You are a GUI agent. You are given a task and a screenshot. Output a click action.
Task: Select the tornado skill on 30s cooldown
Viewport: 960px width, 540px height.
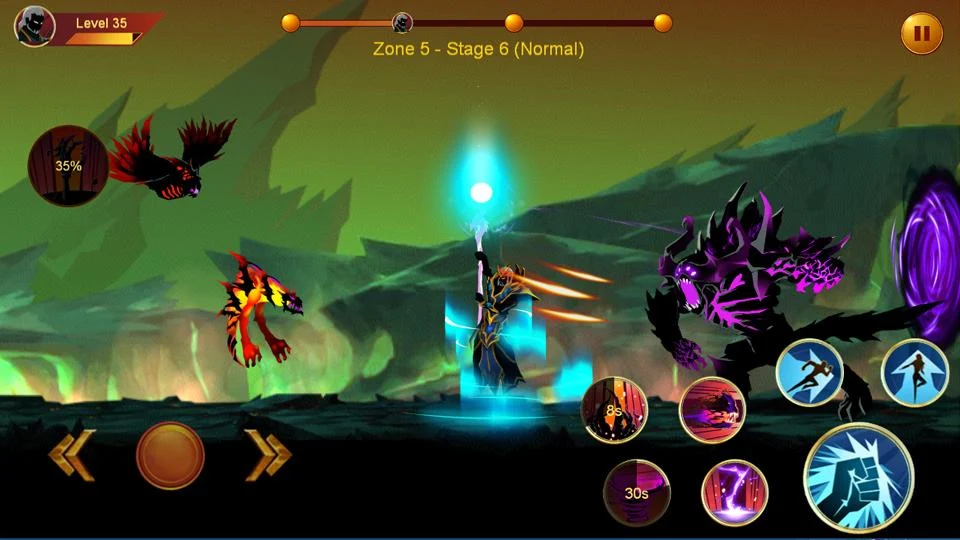[637, 492]
